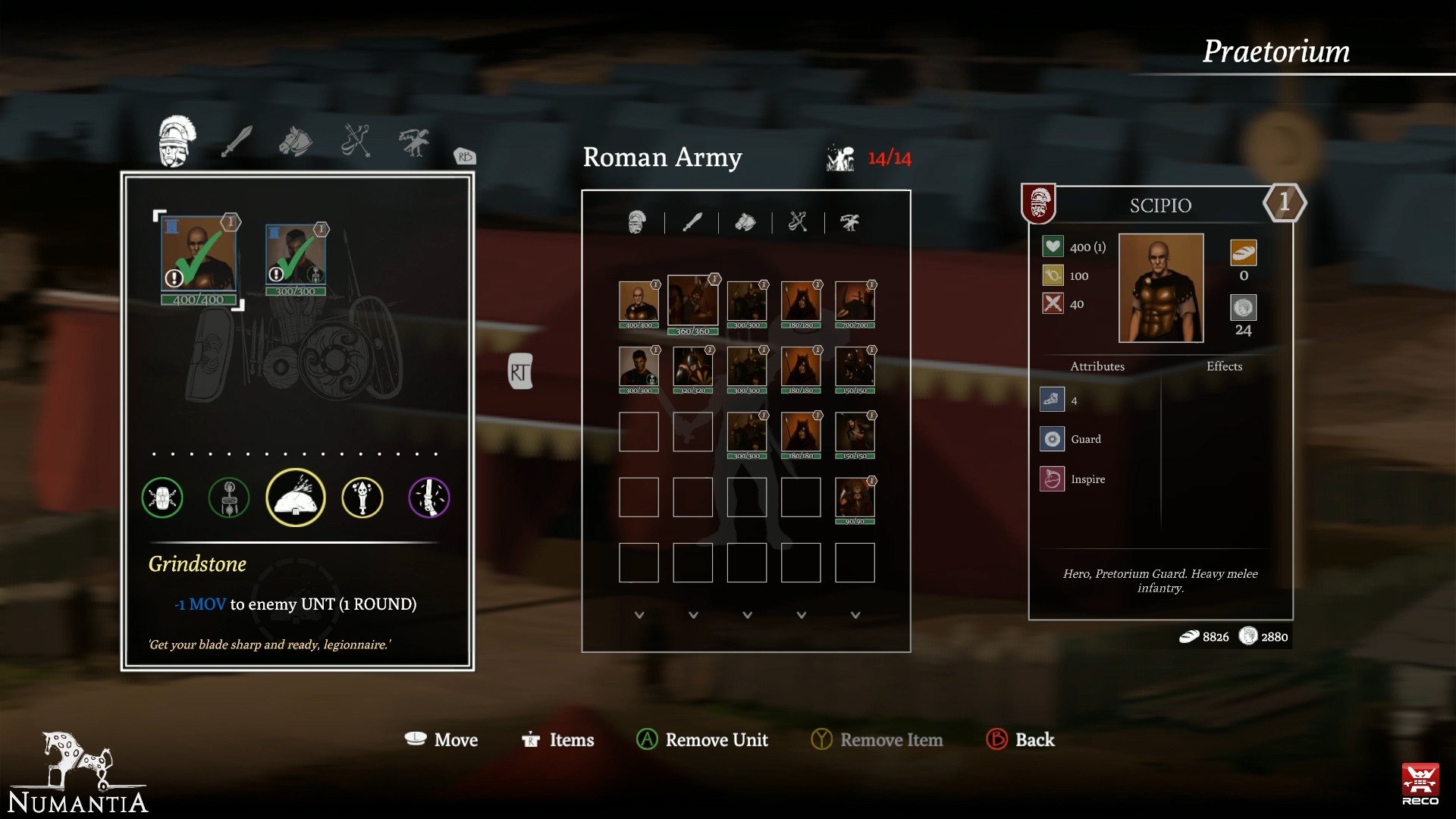The image size is (1456, 819).
Task: Select the ranged weapons crossed-tools icon
Action: pyautogui.click(x=799, y=222)
